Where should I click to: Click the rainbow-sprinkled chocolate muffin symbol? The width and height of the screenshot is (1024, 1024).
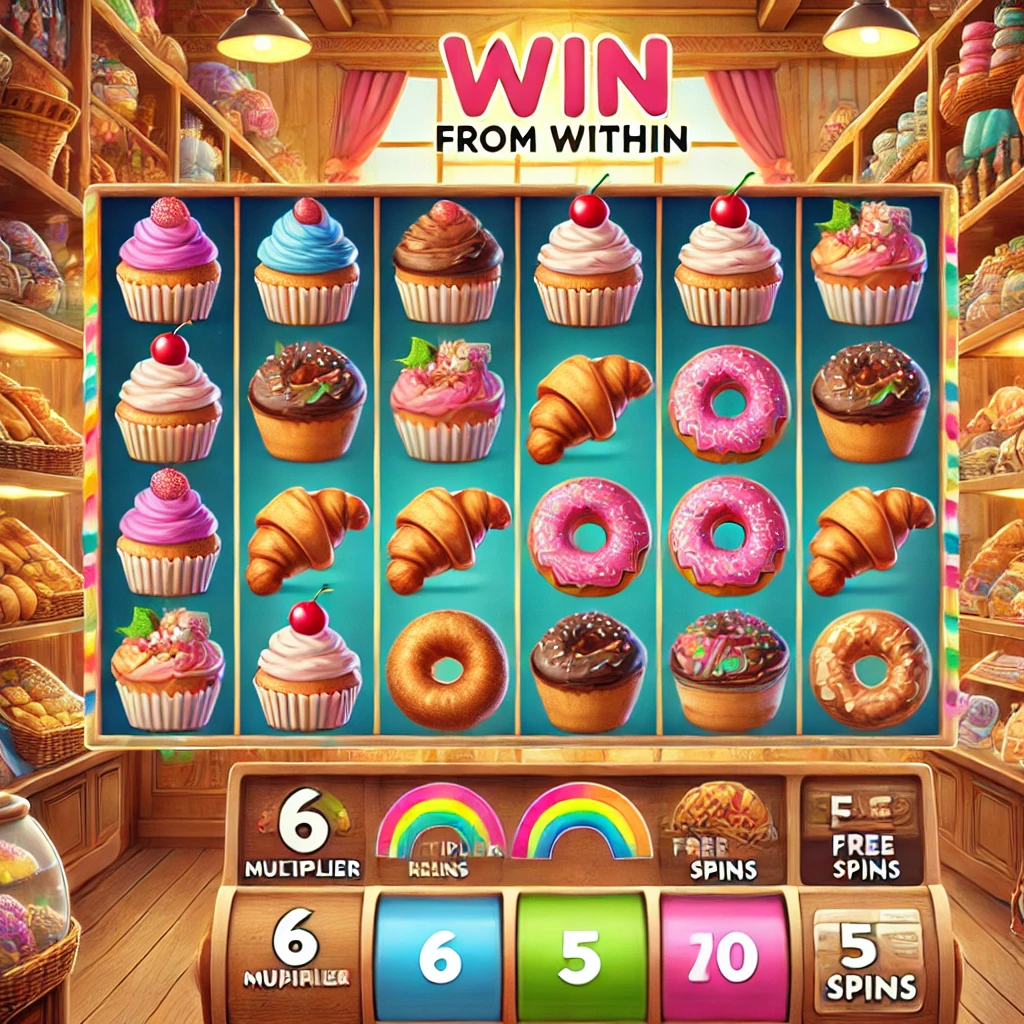pos(729,667)
